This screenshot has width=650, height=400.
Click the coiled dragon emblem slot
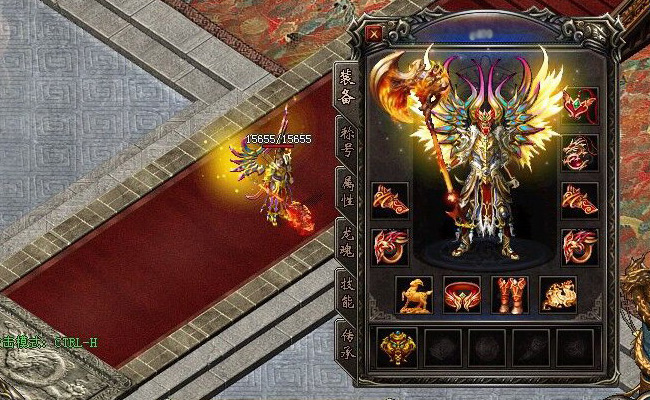579,153
